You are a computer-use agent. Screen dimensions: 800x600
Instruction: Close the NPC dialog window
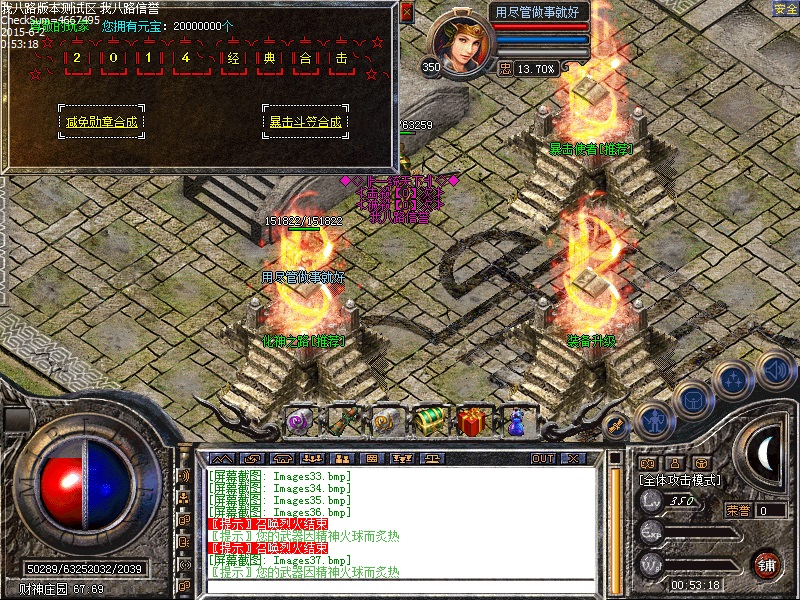point(406,13)
